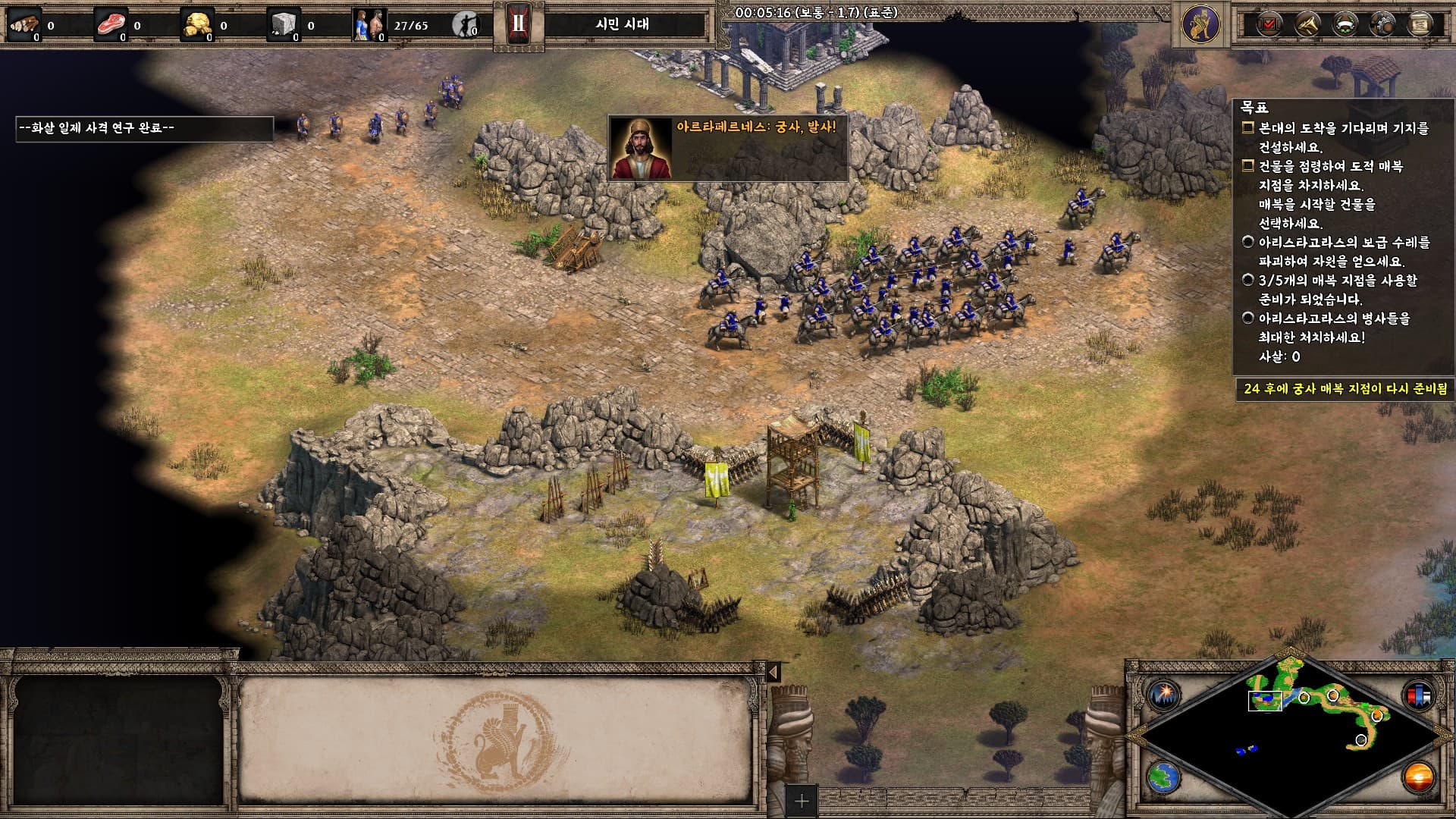The height and width of the screenshot is (819, 1456).
Task: Click the horn signal icon
Action: 1307,24
